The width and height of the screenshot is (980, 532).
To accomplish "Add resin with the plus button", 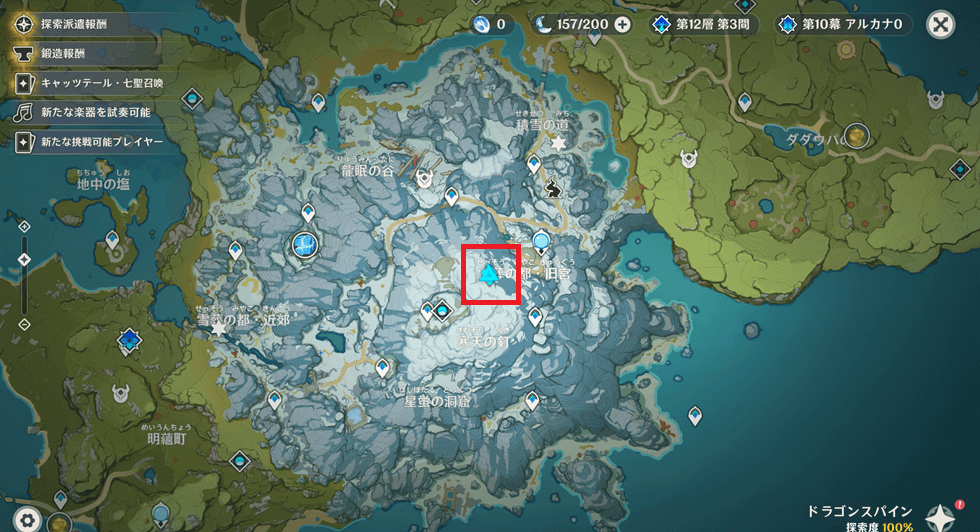I will click(622, 25).
